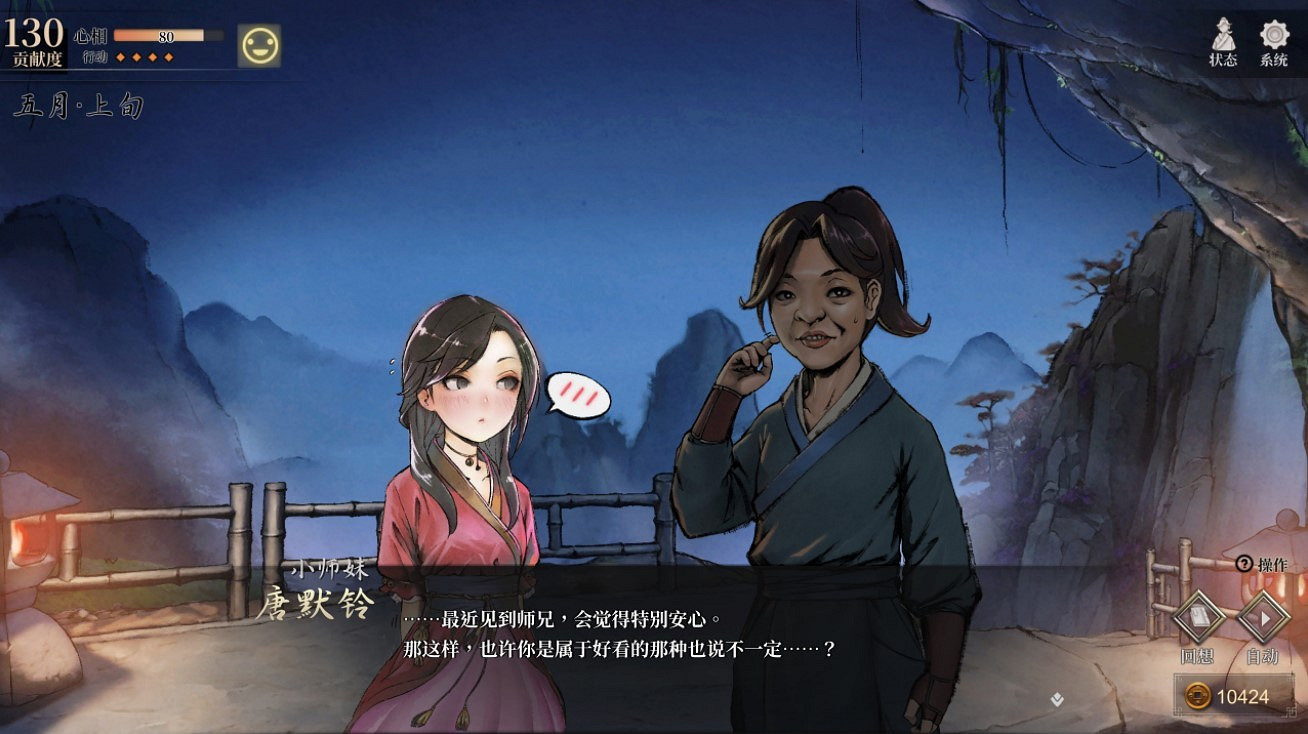1308x734 pixels.
Task: Click the smiley mood face icon
Action: point(260,43)
